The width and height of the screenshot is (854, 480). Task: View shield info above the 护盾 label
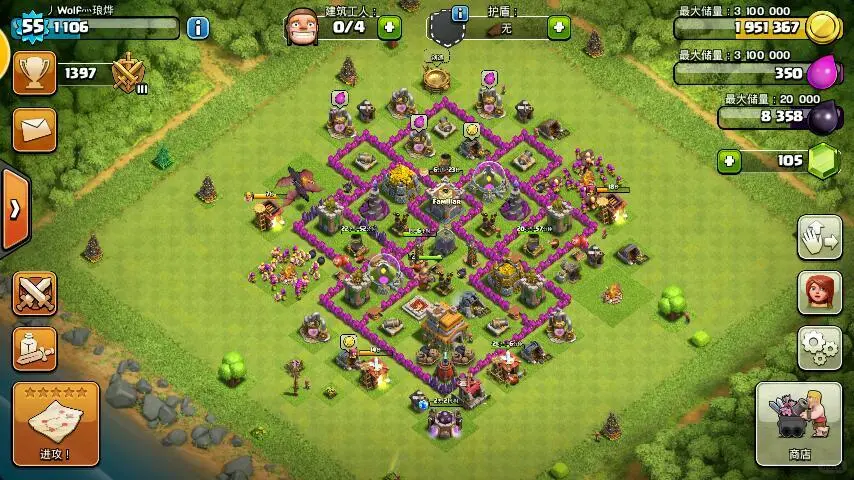[460, 13]
